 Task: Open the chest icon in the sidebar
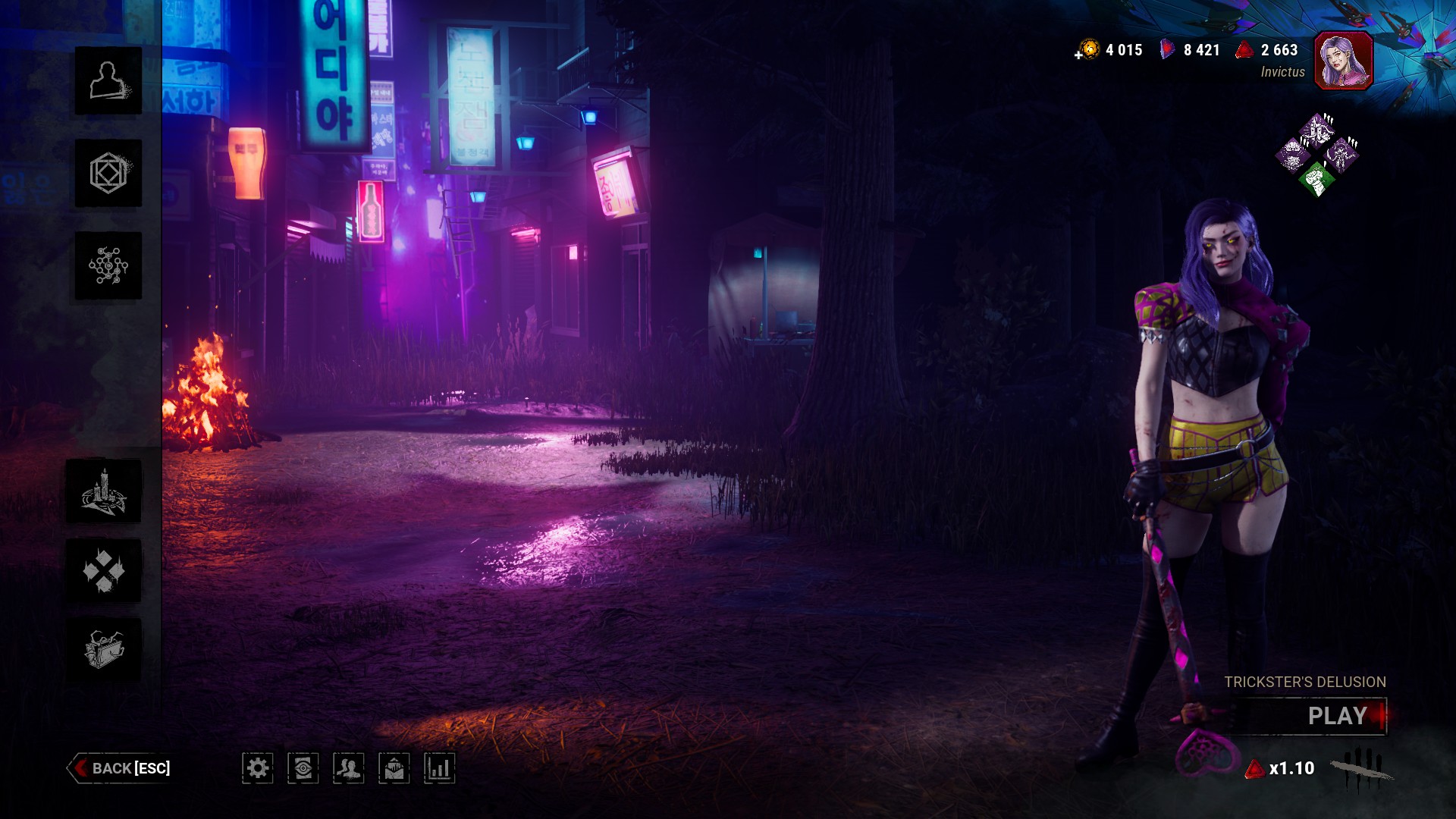104,649
